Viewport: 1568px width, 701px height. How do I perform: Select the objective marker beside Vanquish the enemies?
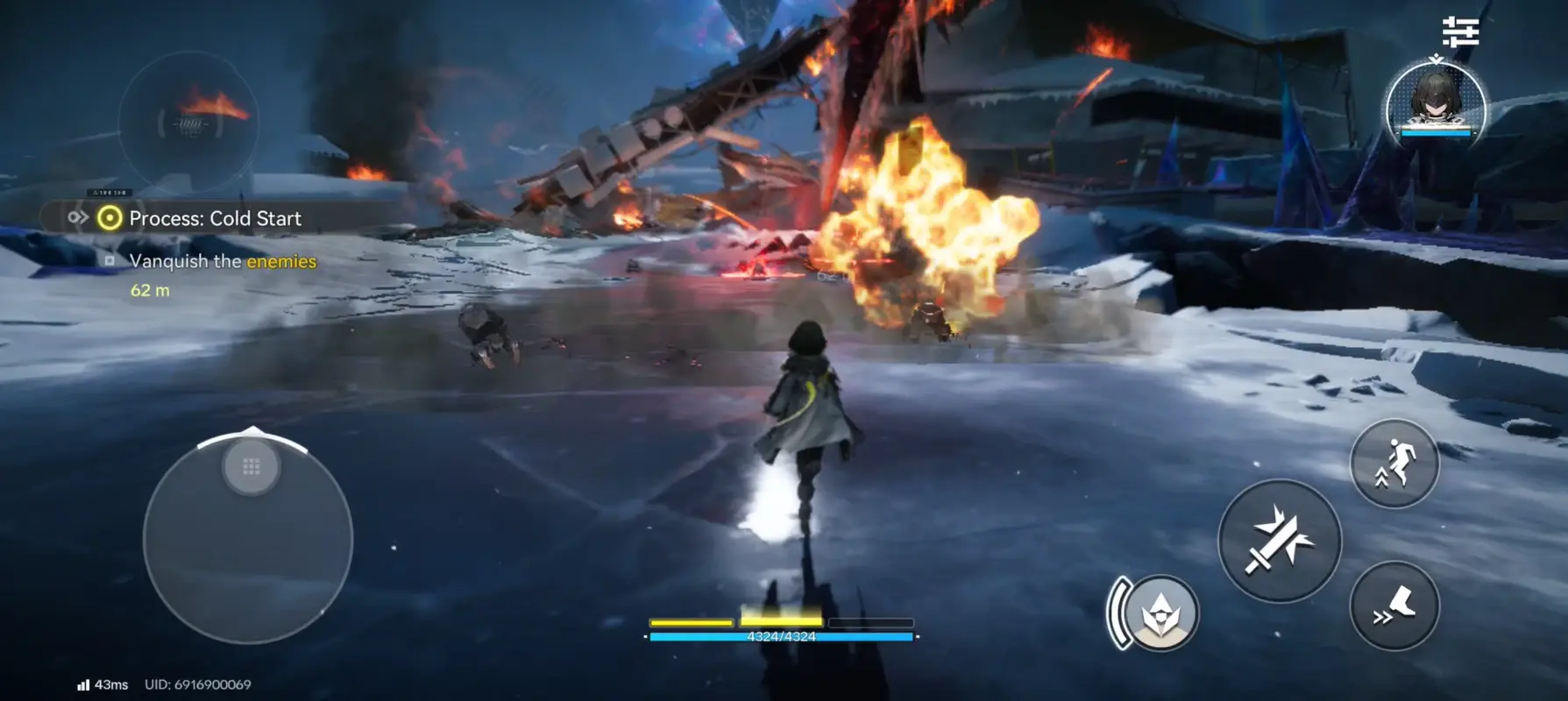[109, 261]
